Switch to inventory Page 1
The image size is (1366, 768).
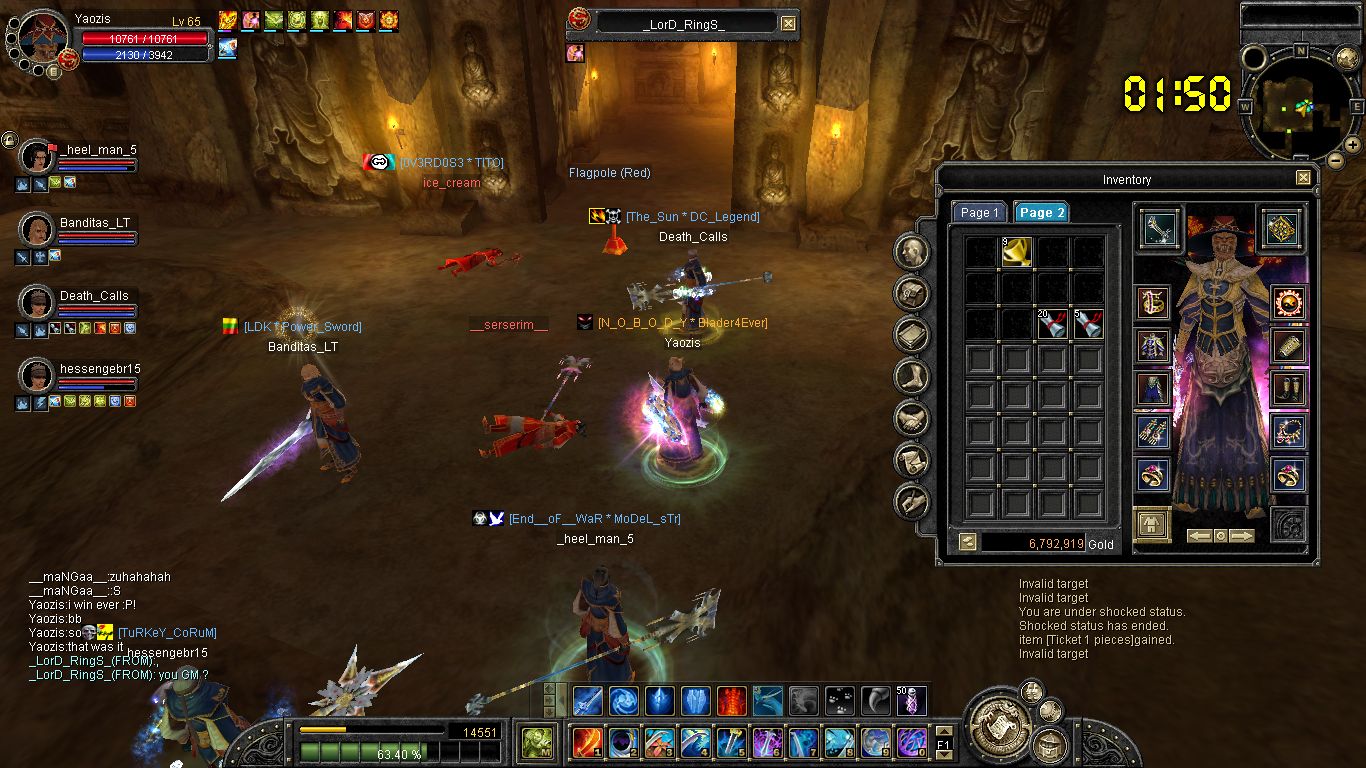[x=979, y=212]
